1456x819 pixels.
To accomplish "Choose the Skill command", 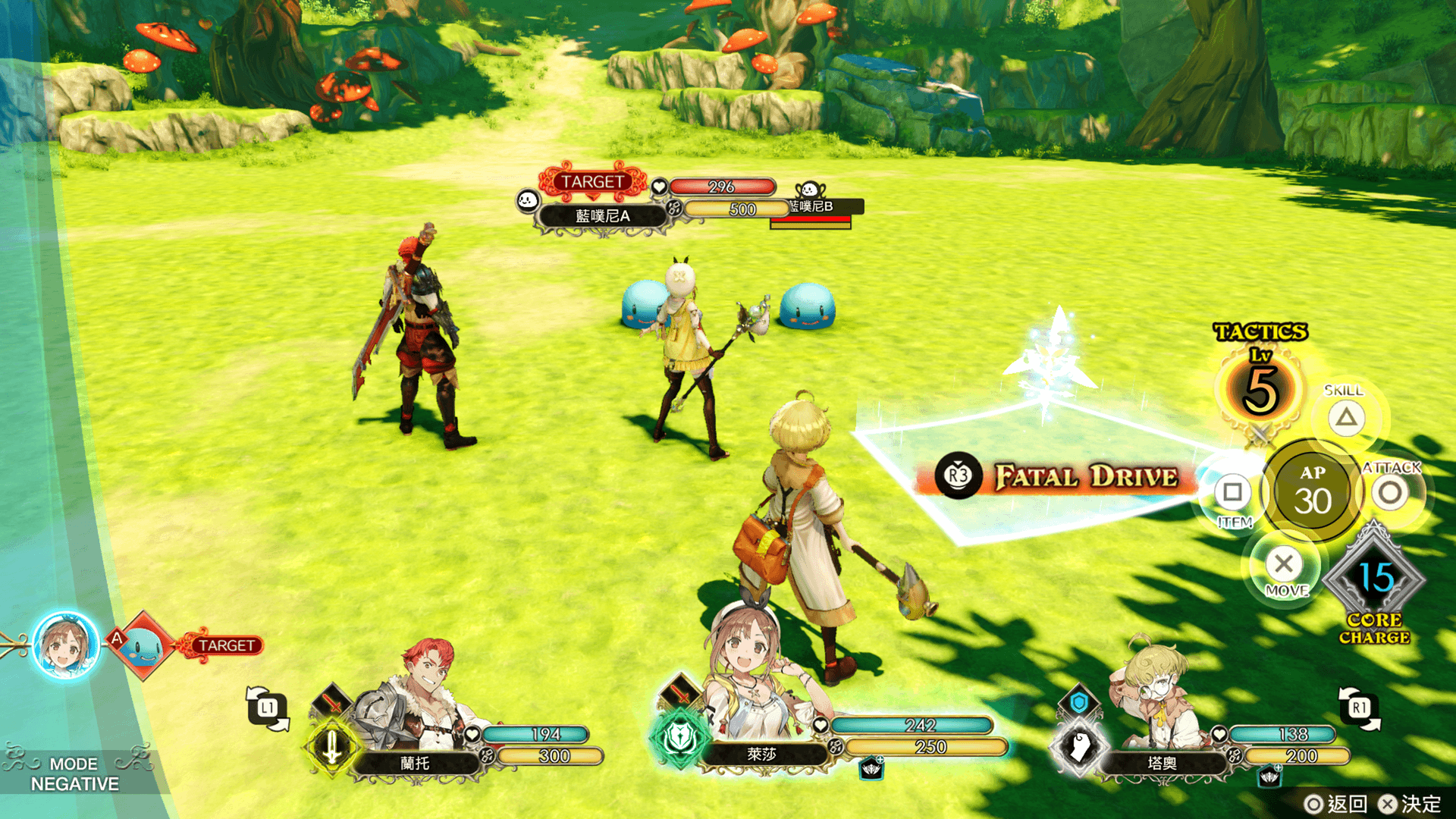I will (x=1346, y=417).
